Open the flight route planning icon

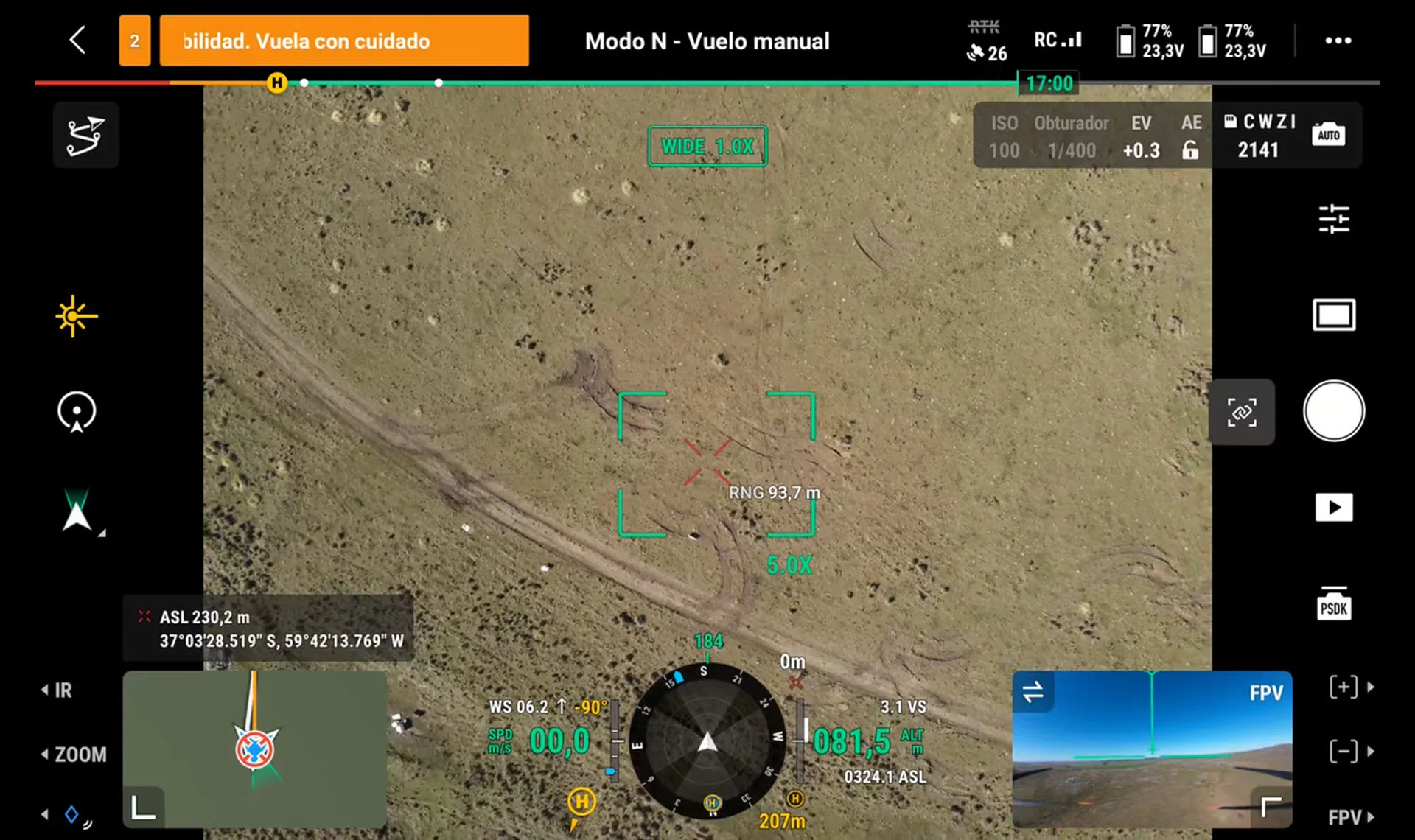tap(85, 136)
